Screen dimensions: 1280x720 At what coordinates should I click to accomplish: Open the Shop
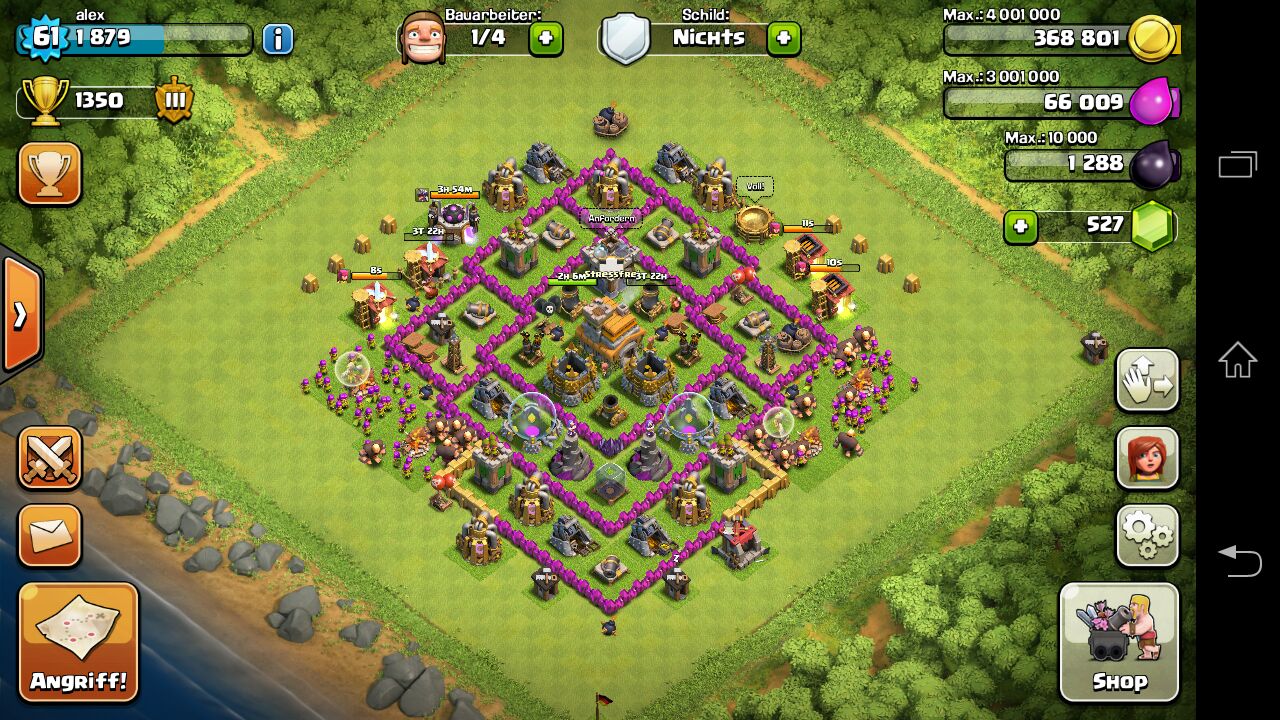[x=1119, y=642]
